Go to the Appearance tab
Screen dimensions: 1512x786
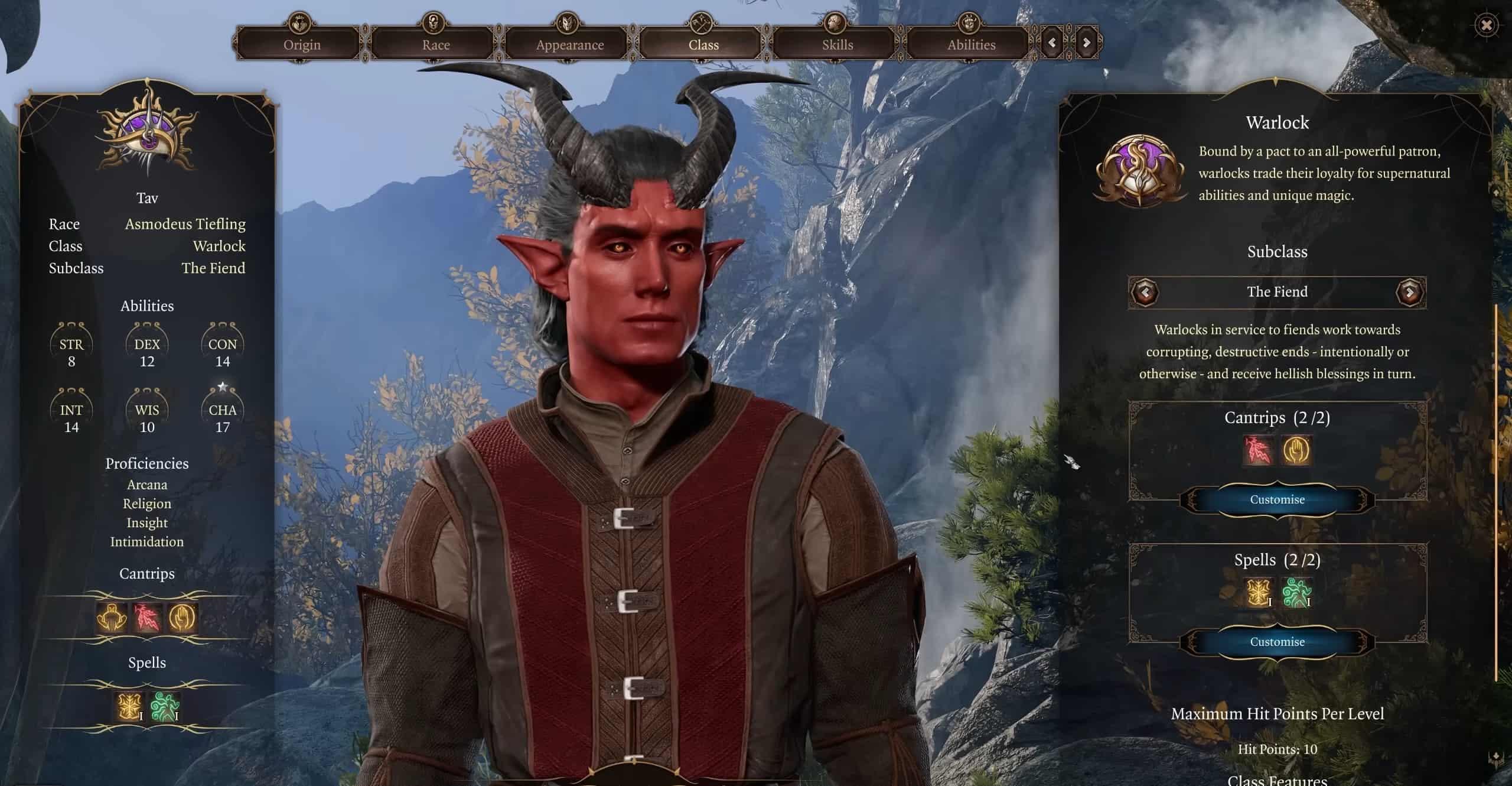569,44
